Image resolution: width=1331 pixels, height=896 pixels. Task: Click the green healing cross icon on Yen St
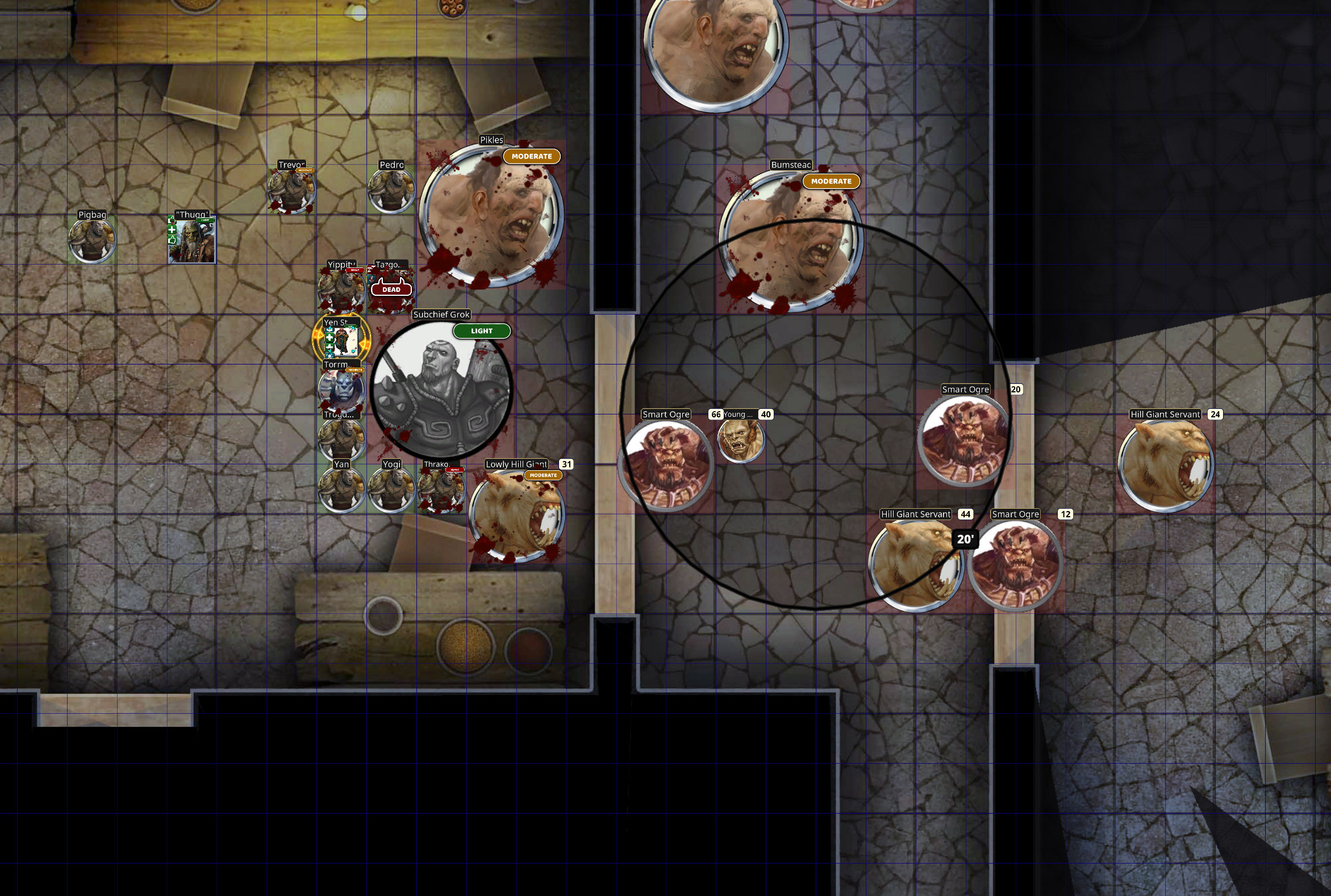329,338
